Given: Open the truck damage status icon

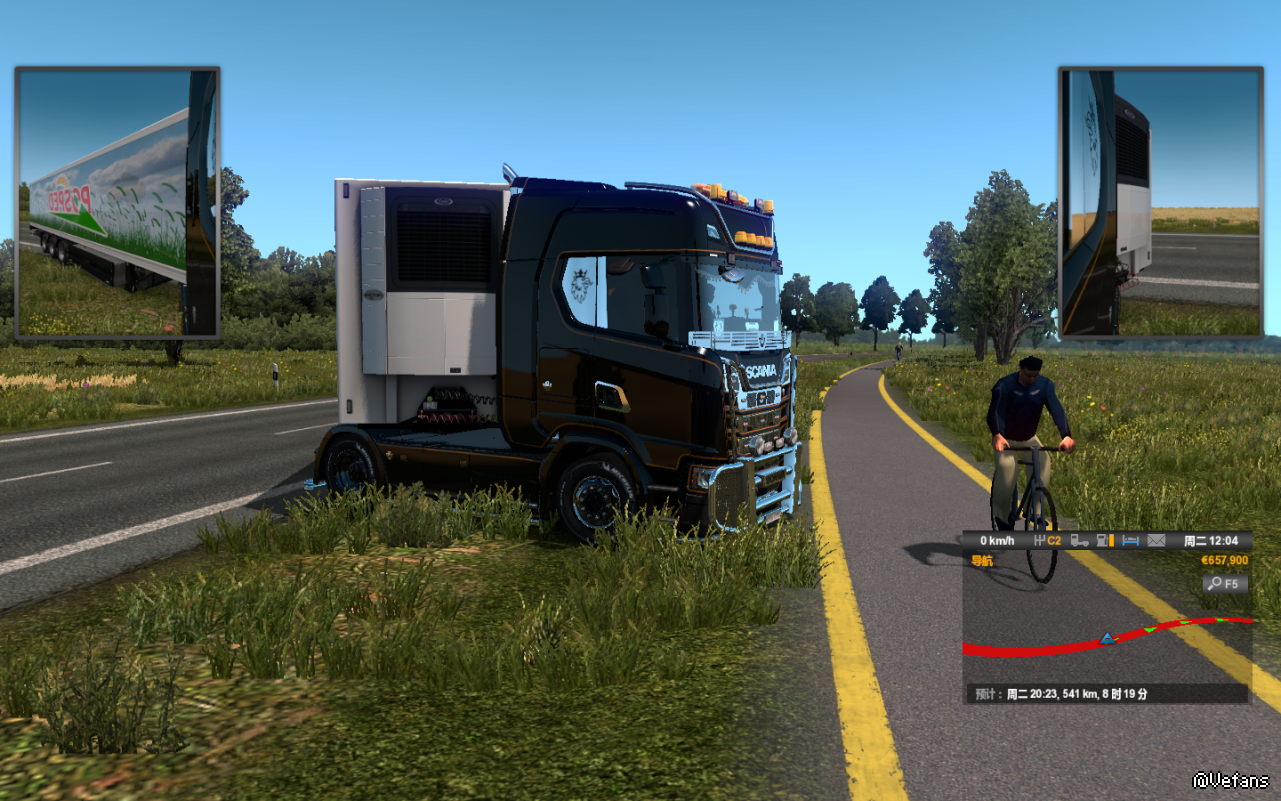Looking at the screenshot, I should 1080,541.
